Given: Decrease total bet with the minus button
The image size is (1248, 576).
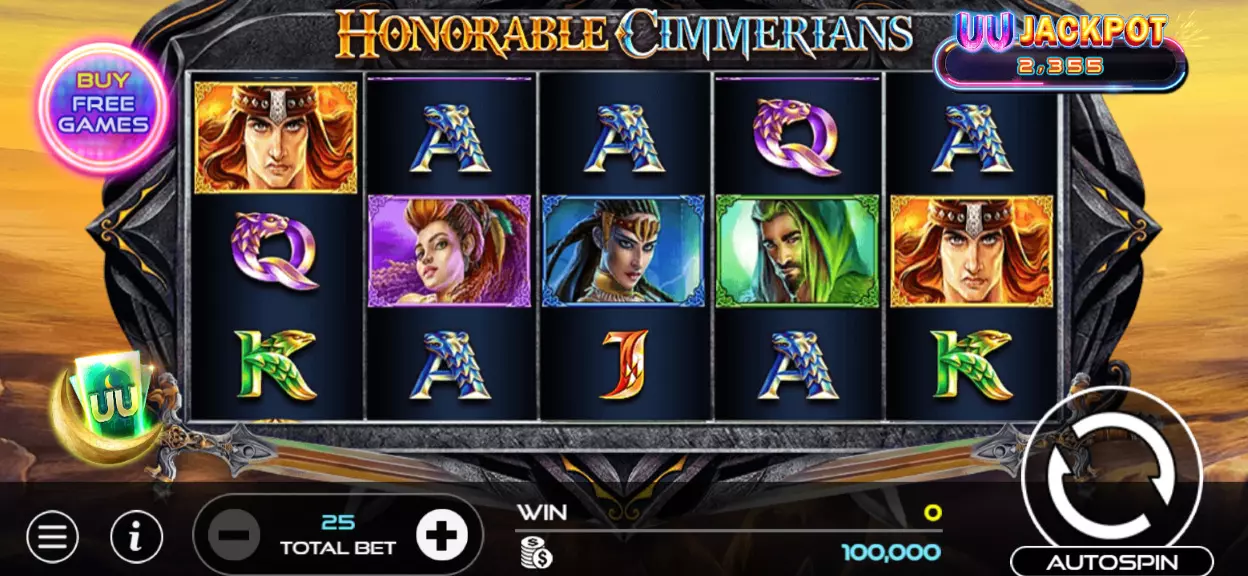Looking at the screenshot, I should [x=236, y=537].
